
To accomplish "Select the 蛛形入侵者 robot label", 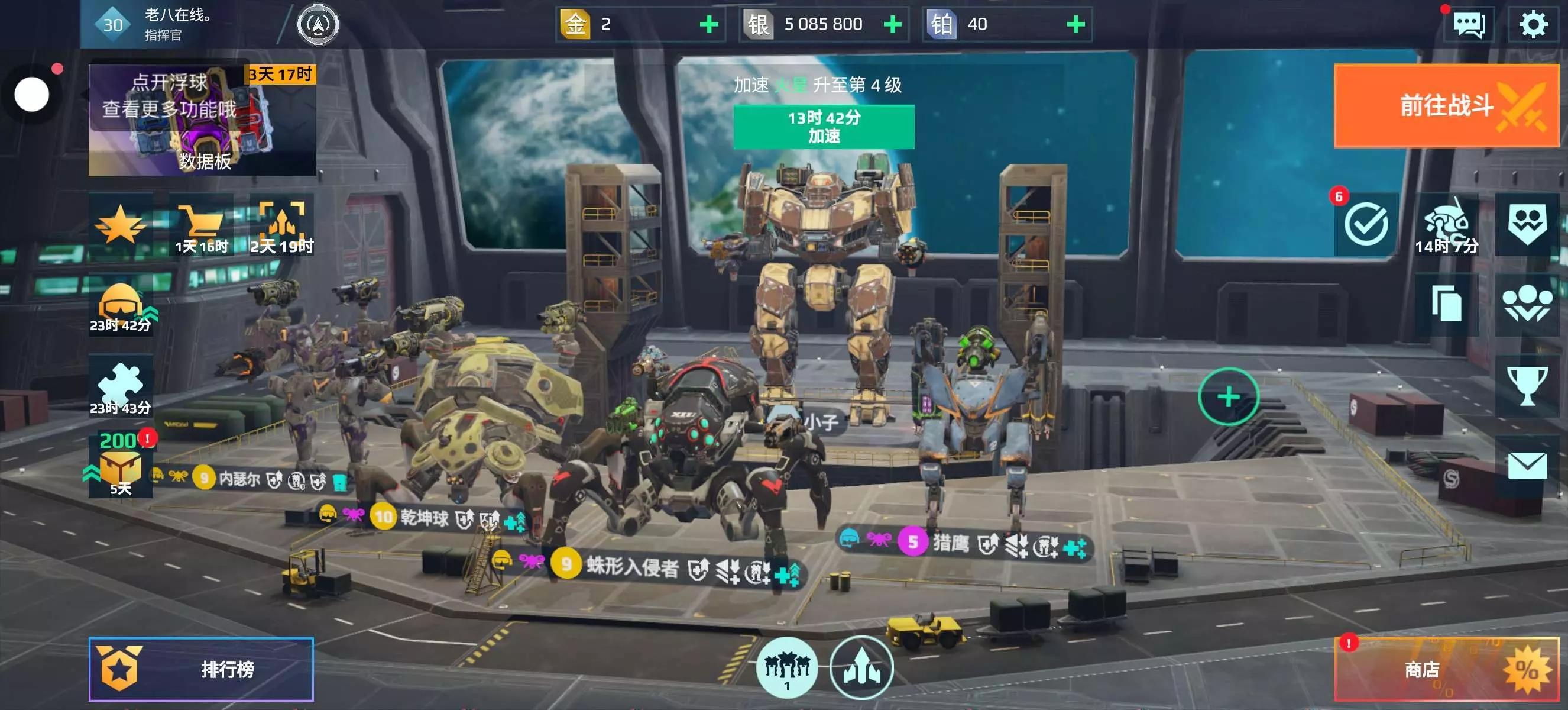I will click(x=631, y=567).
